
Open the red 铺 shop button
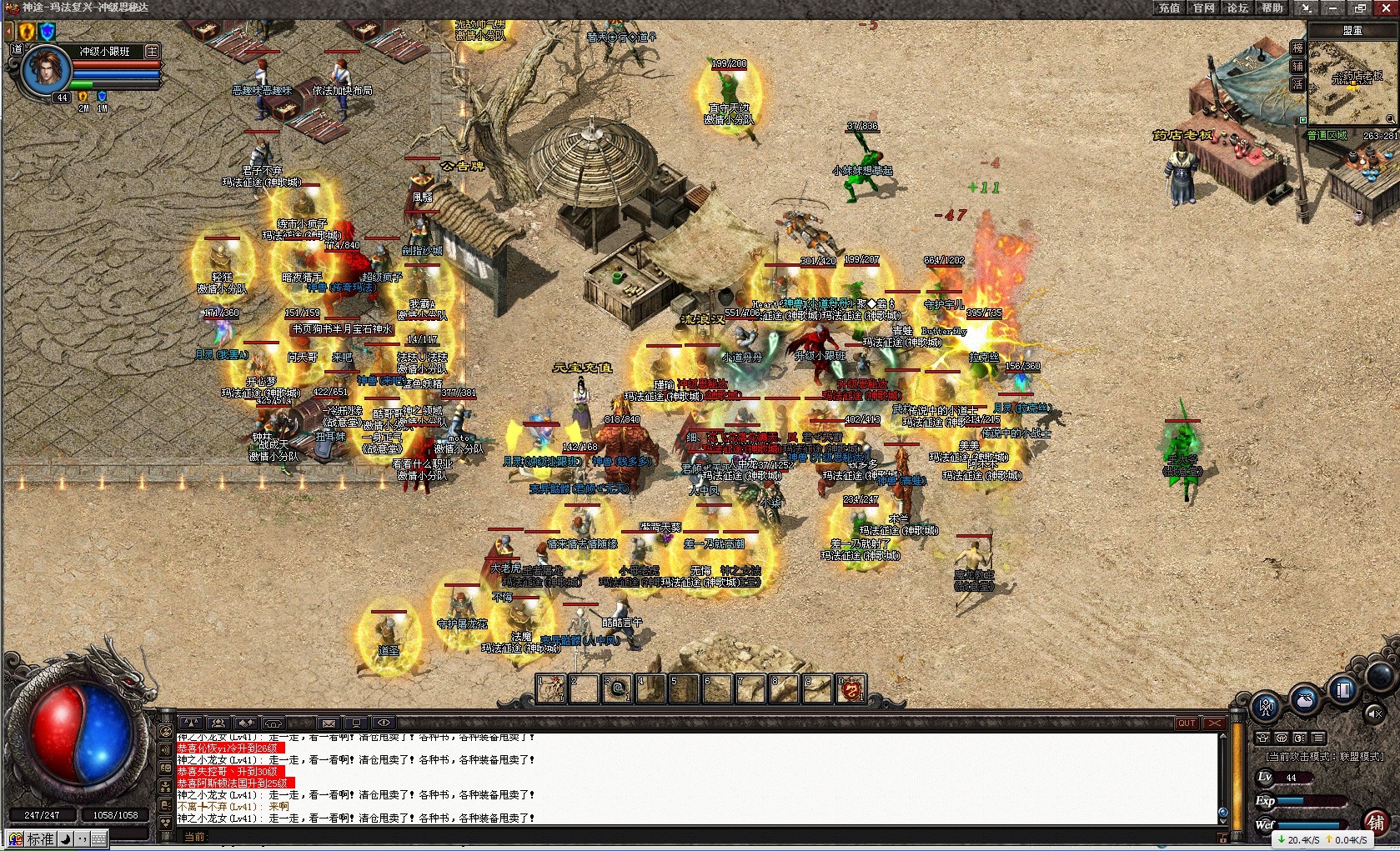point(1377,822)
